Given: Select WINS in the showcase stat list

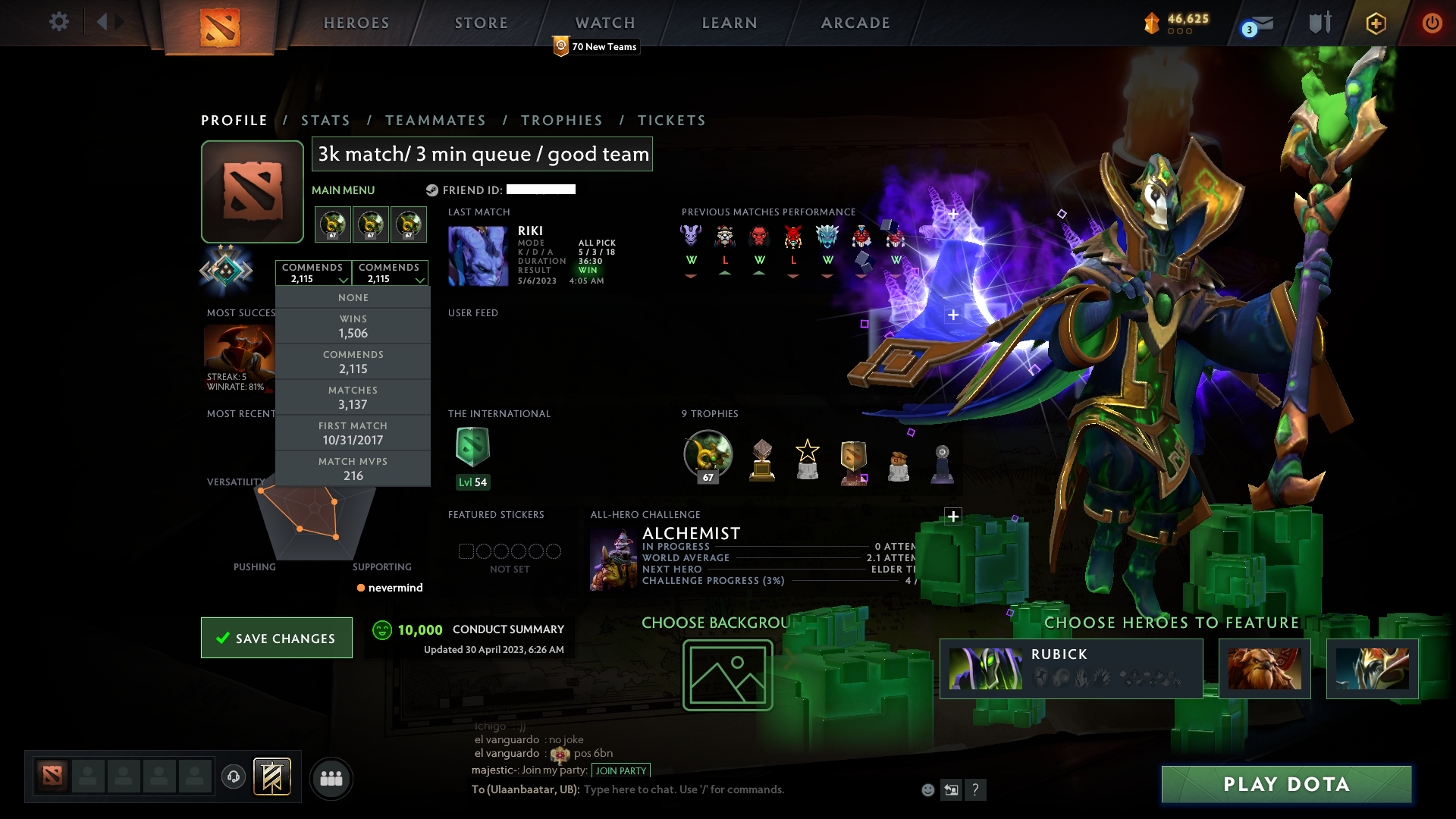Looking at the screenshot, I should pos(353,326).
